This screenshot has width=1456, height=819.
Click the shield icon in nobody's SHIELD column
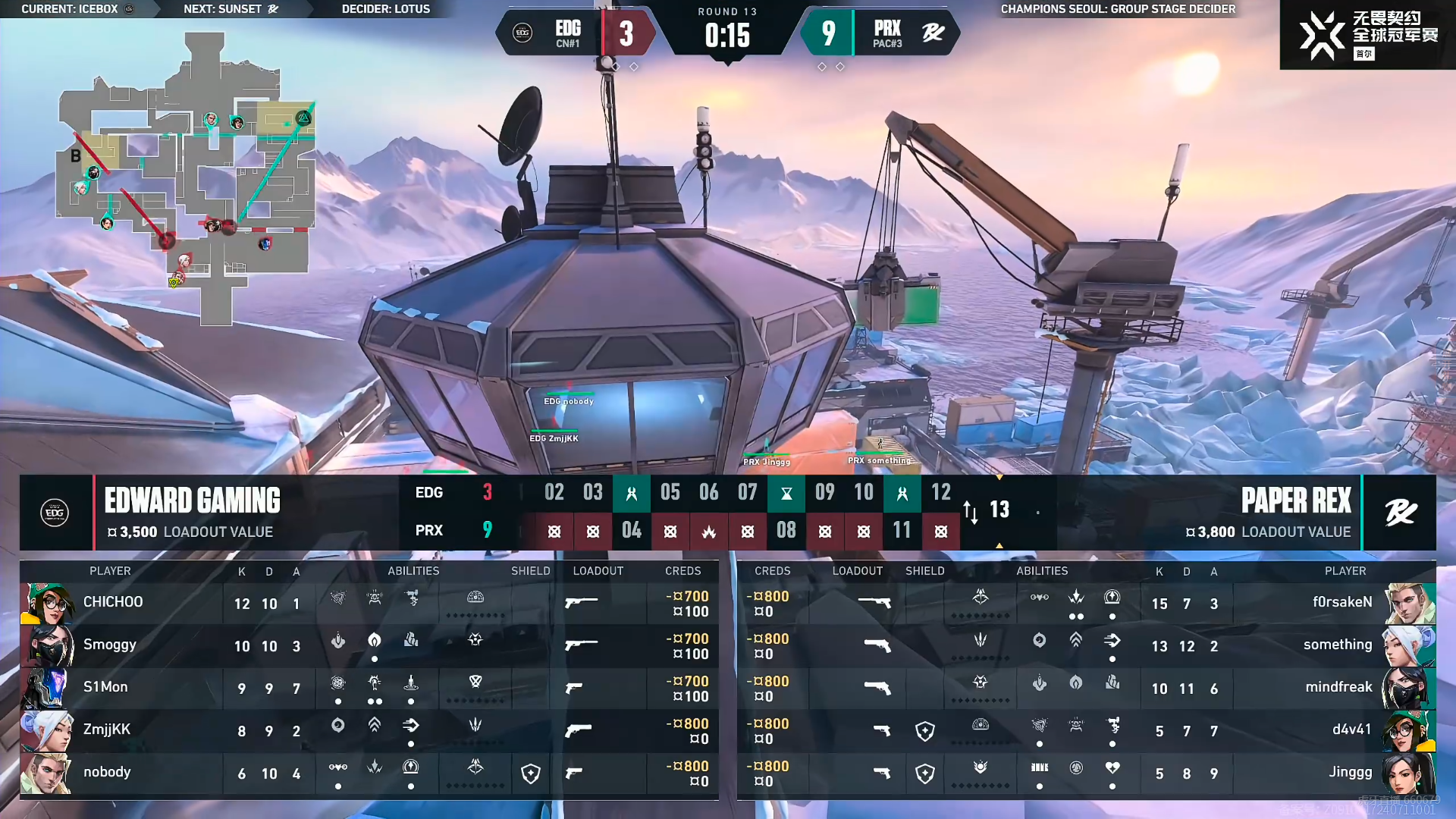(530, 773)
